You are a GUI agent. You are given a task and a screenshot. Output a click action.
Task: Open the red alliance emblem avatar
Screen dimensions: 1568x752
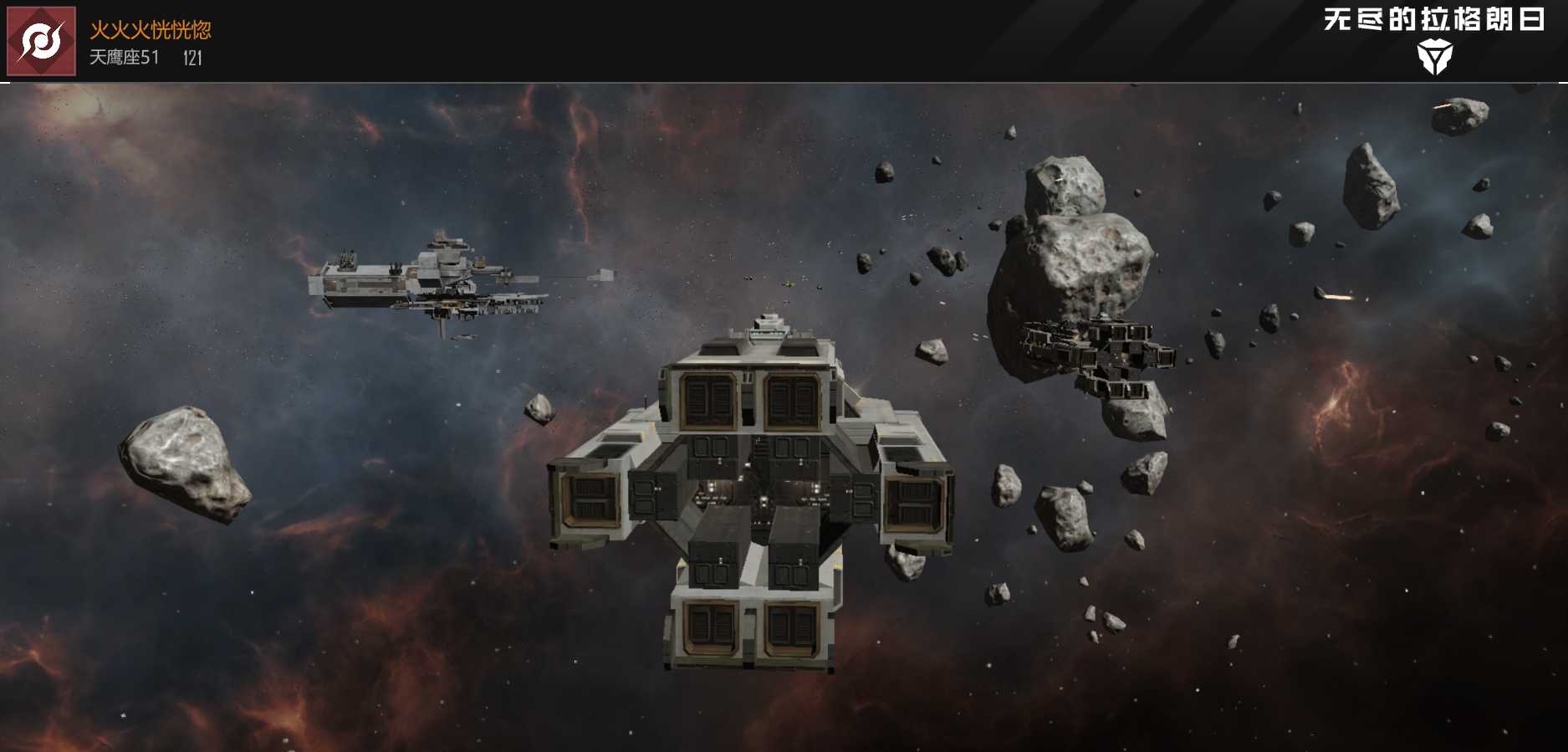(x=41, y=41)
